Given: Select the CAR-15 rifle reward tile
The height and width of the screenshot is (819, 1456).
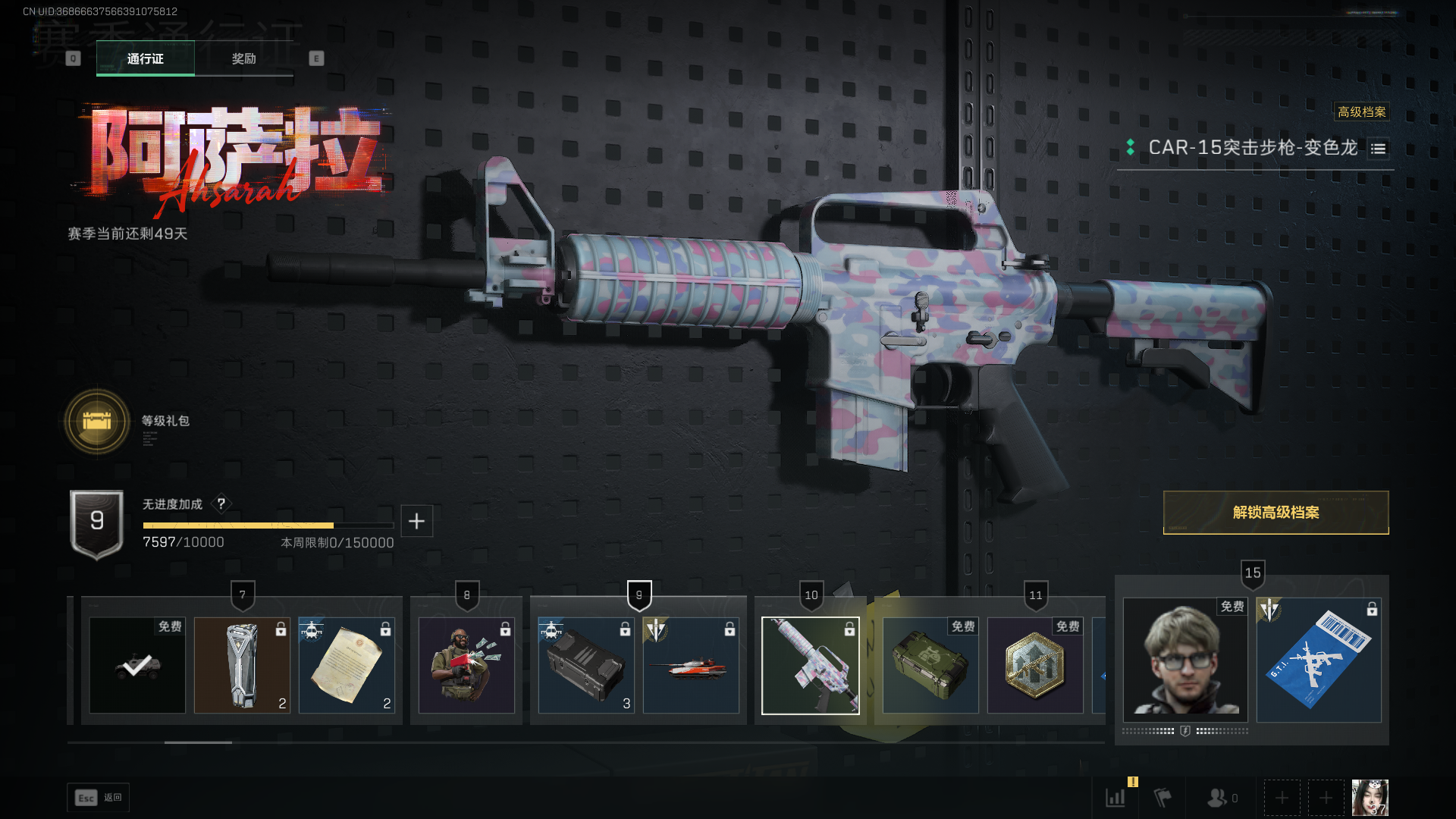Looking at the screenshot, I should click(x=810, y=665).
